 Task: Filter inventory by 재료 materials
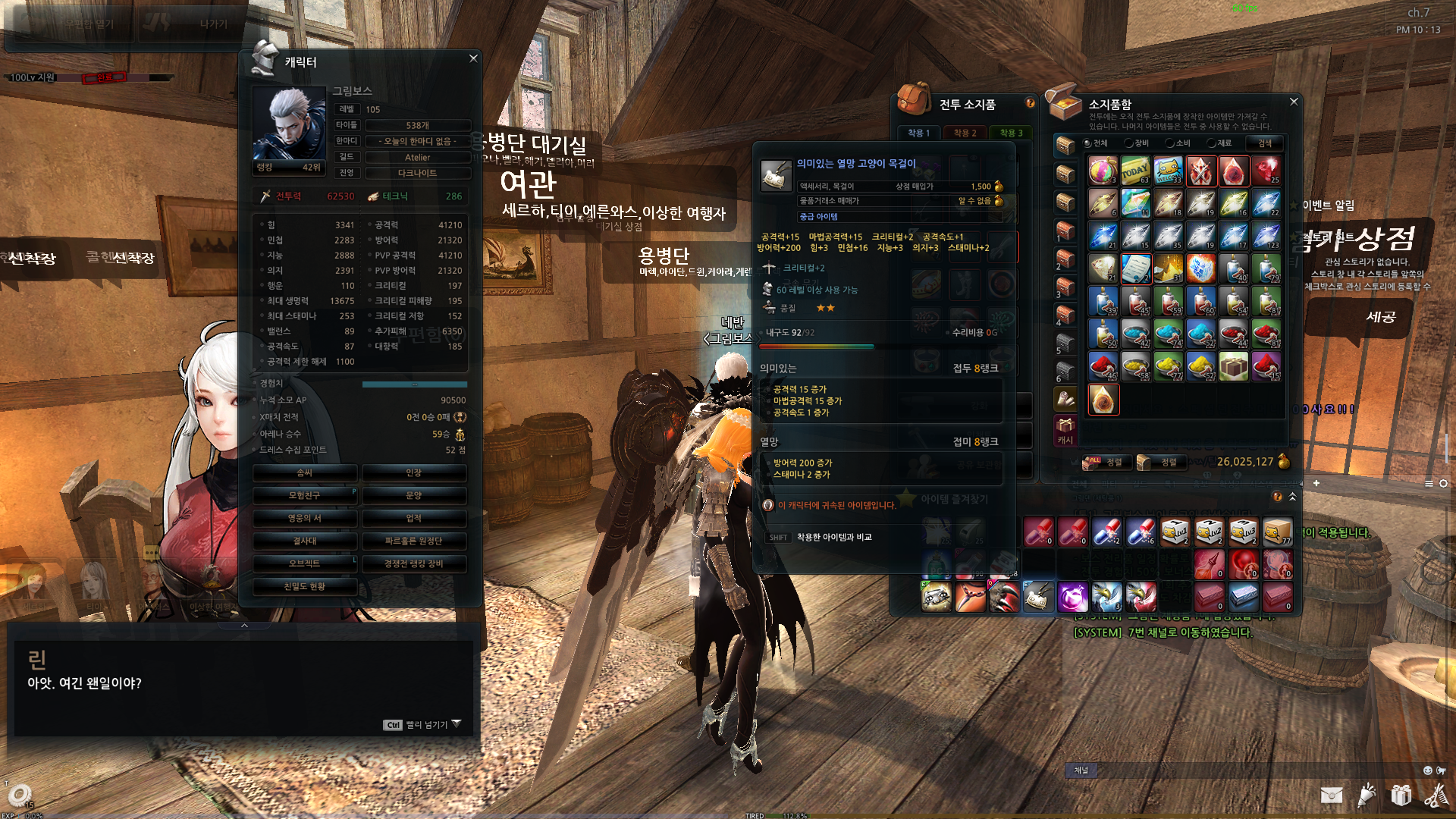[x=1219, y=143]
